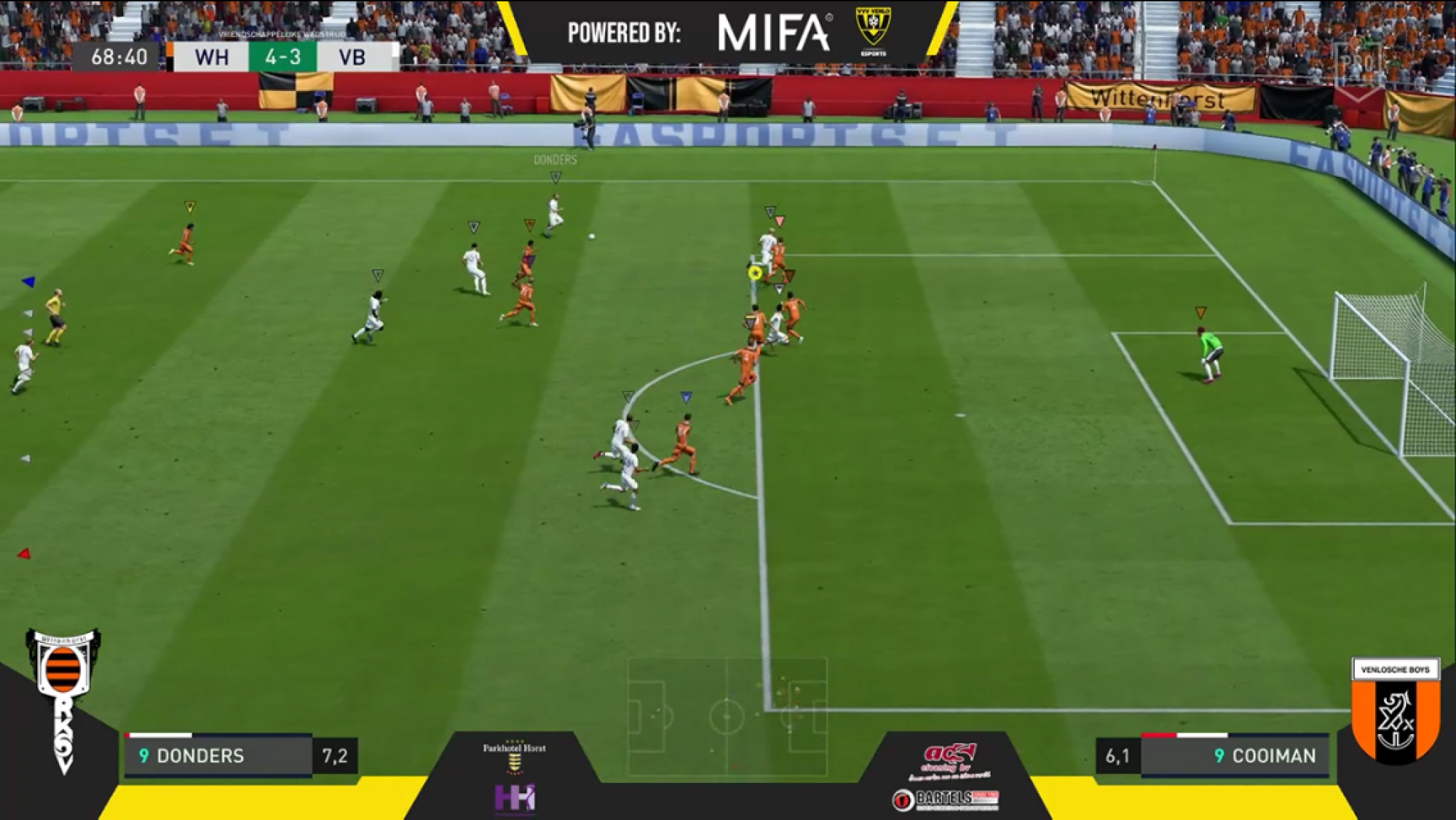Viewport: 1456px width, 820px height.
Task: Click the Parkhotel Horst sponsor logo
Action: 514,757
